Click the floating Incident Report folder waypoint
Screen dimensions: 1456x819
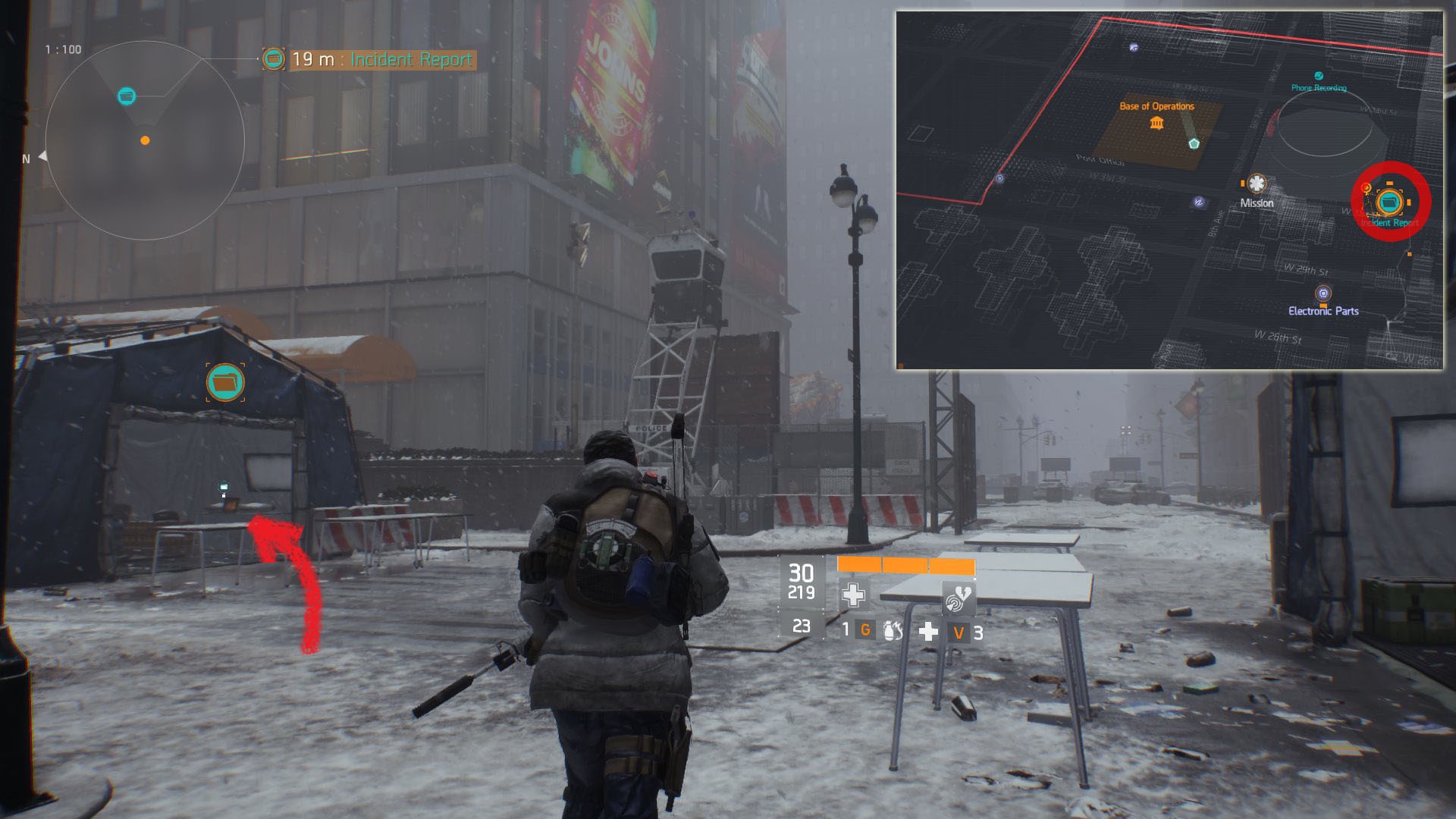(225, 382)
